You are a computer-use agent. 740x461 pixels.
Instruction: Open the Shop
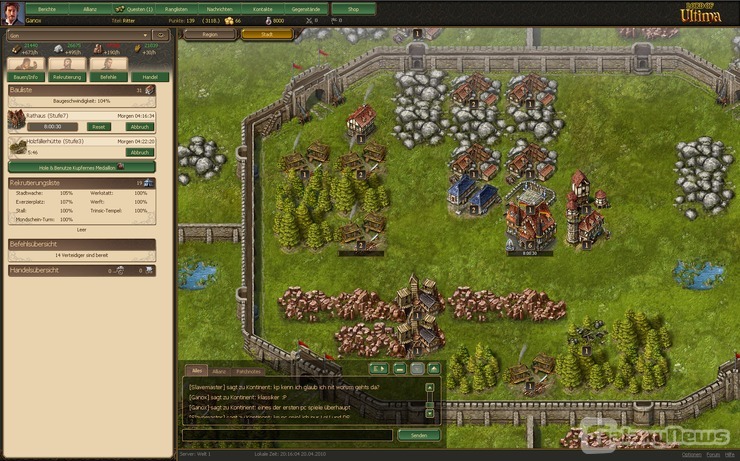tap(353, 8)
